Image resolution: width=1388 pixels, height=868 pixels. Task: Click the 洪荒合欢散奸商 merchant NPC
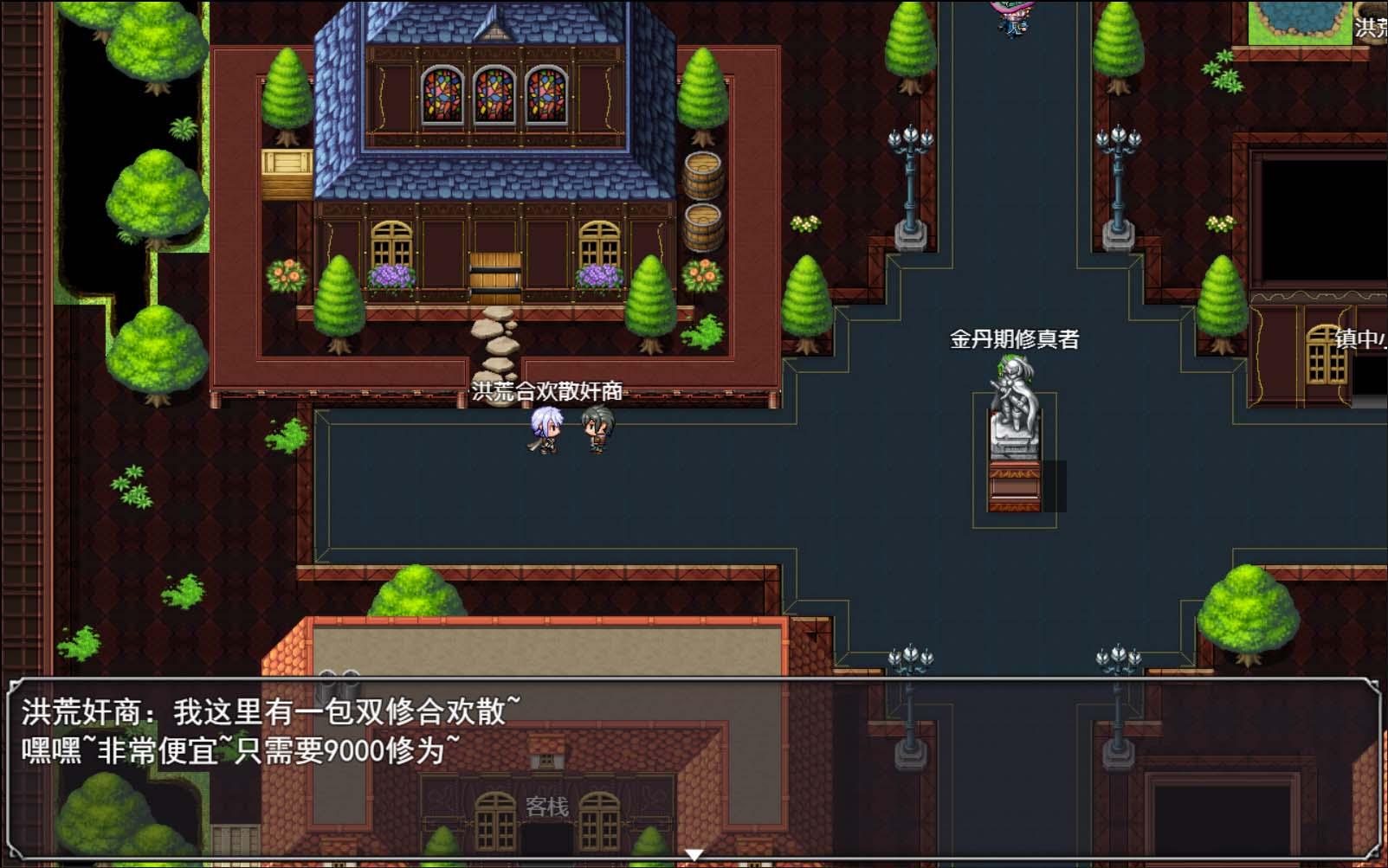tap(596, 433)
